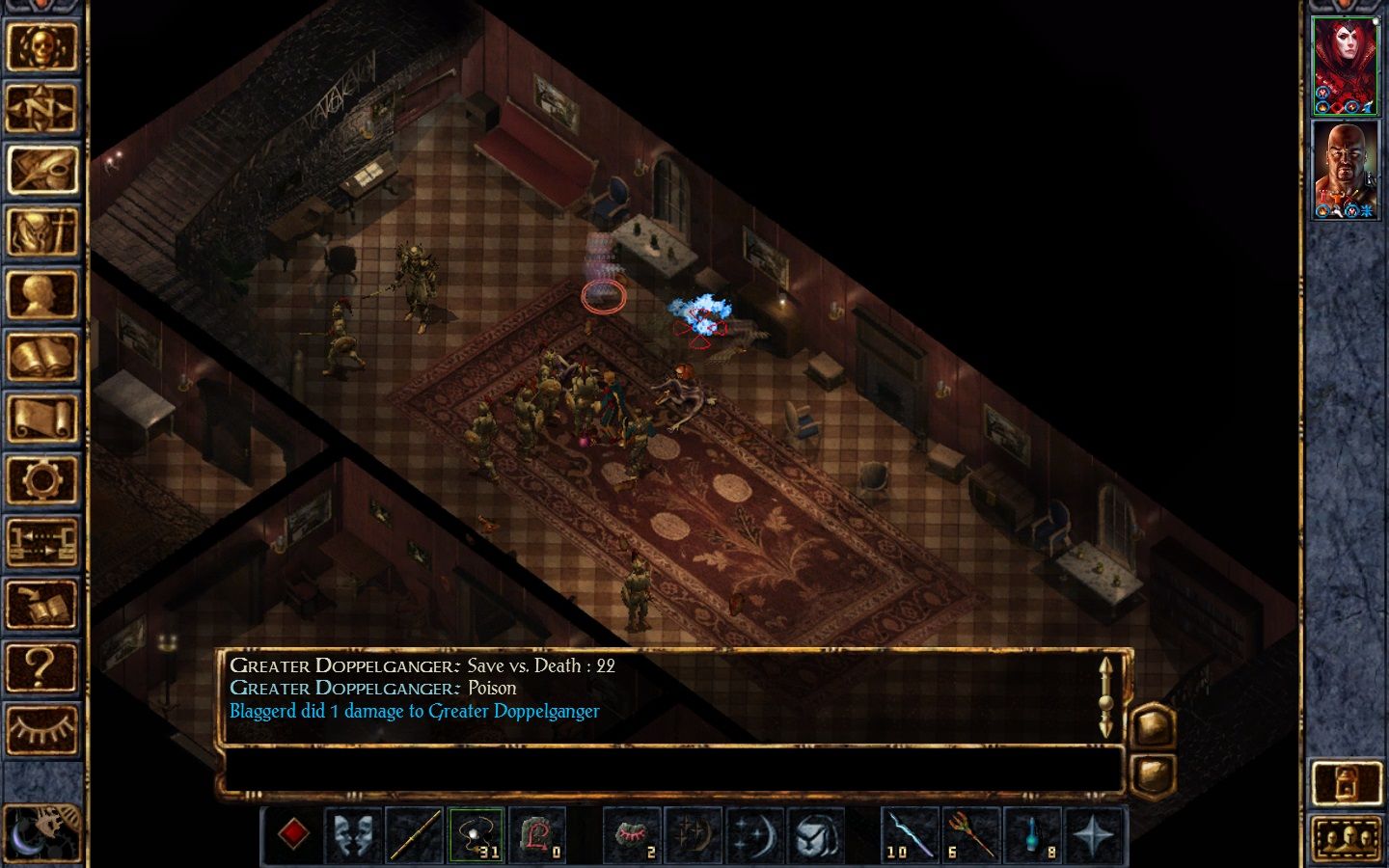Open the priest scroll button

[x=41, y=420]
